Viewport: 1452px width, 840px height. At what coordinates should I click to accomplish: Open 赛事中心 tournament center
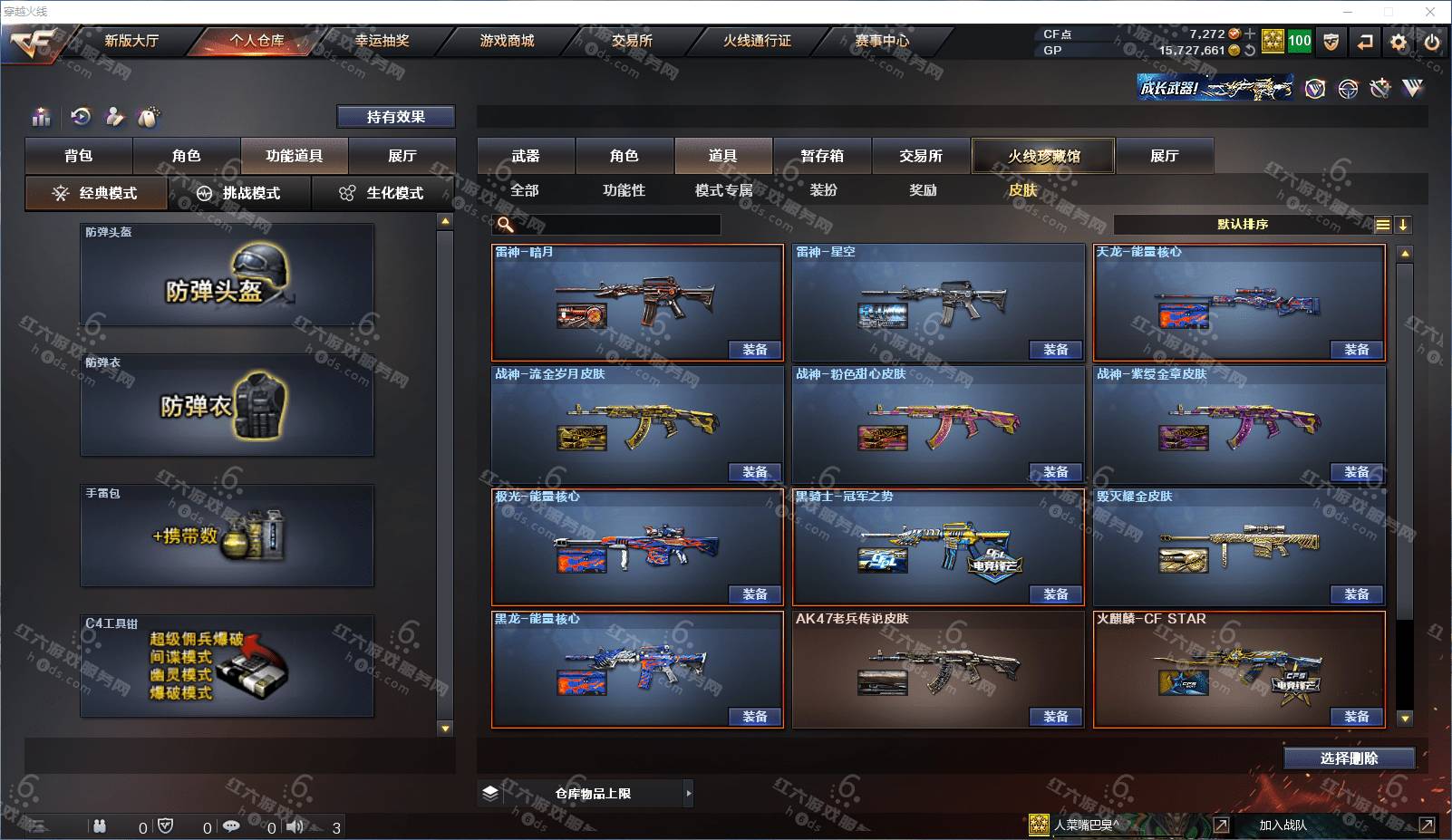[x=882, y=41]
